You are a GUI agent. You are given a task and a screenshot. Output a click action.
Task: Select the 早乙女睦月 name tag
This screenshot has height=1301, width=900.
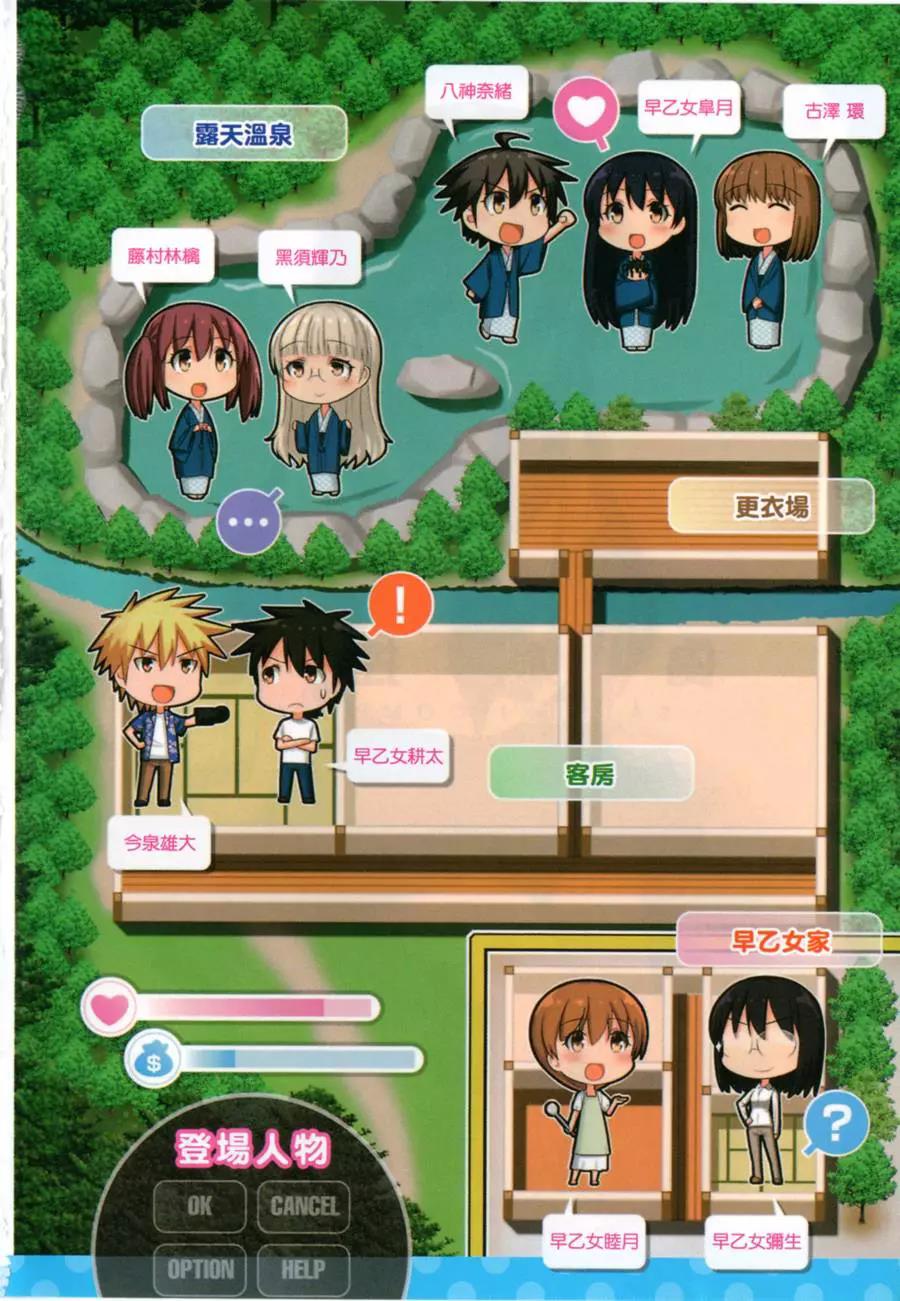(x=594, y=1241)
